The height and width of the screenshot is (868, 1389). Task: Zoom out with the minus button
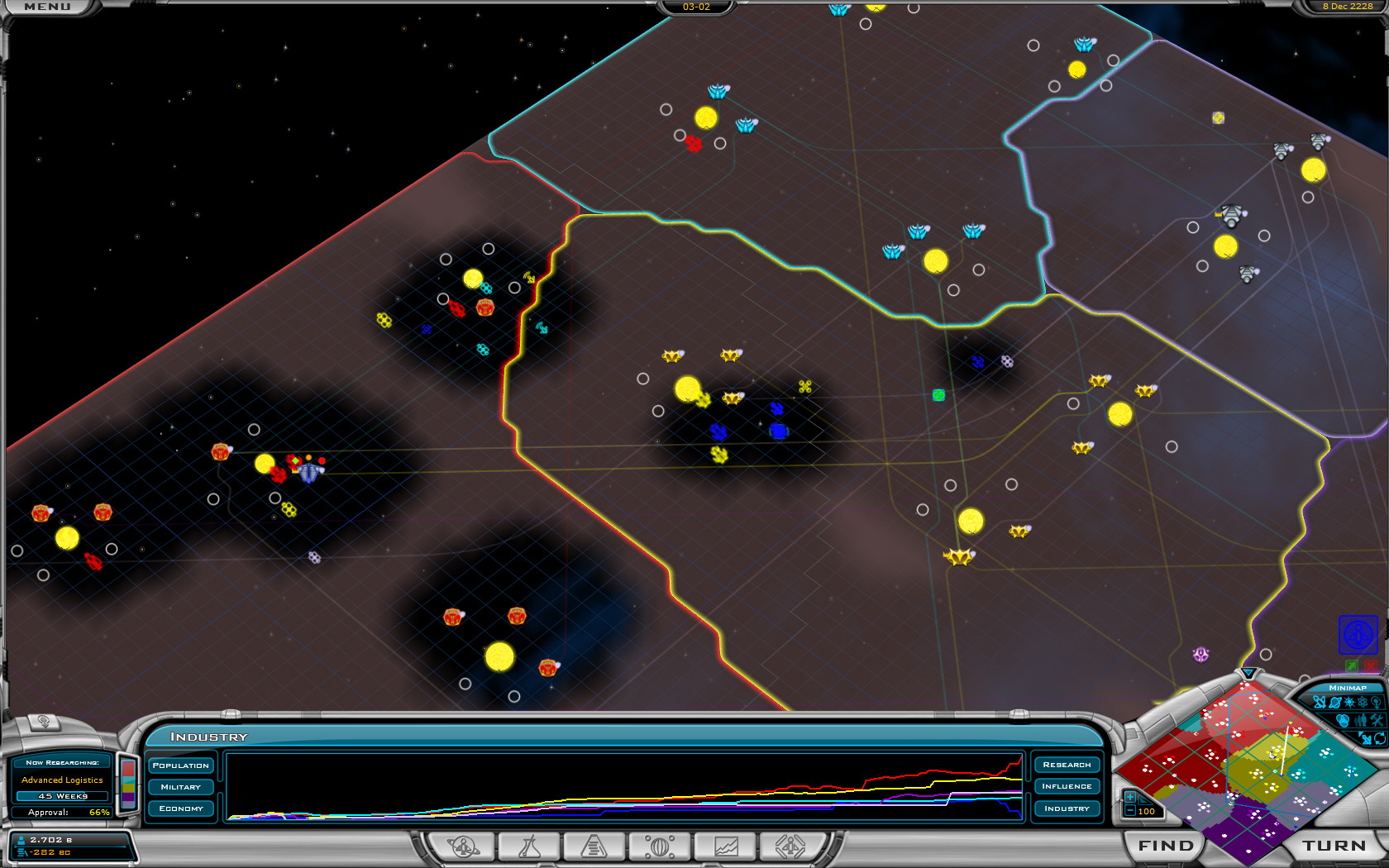(x=1129, y=811)
